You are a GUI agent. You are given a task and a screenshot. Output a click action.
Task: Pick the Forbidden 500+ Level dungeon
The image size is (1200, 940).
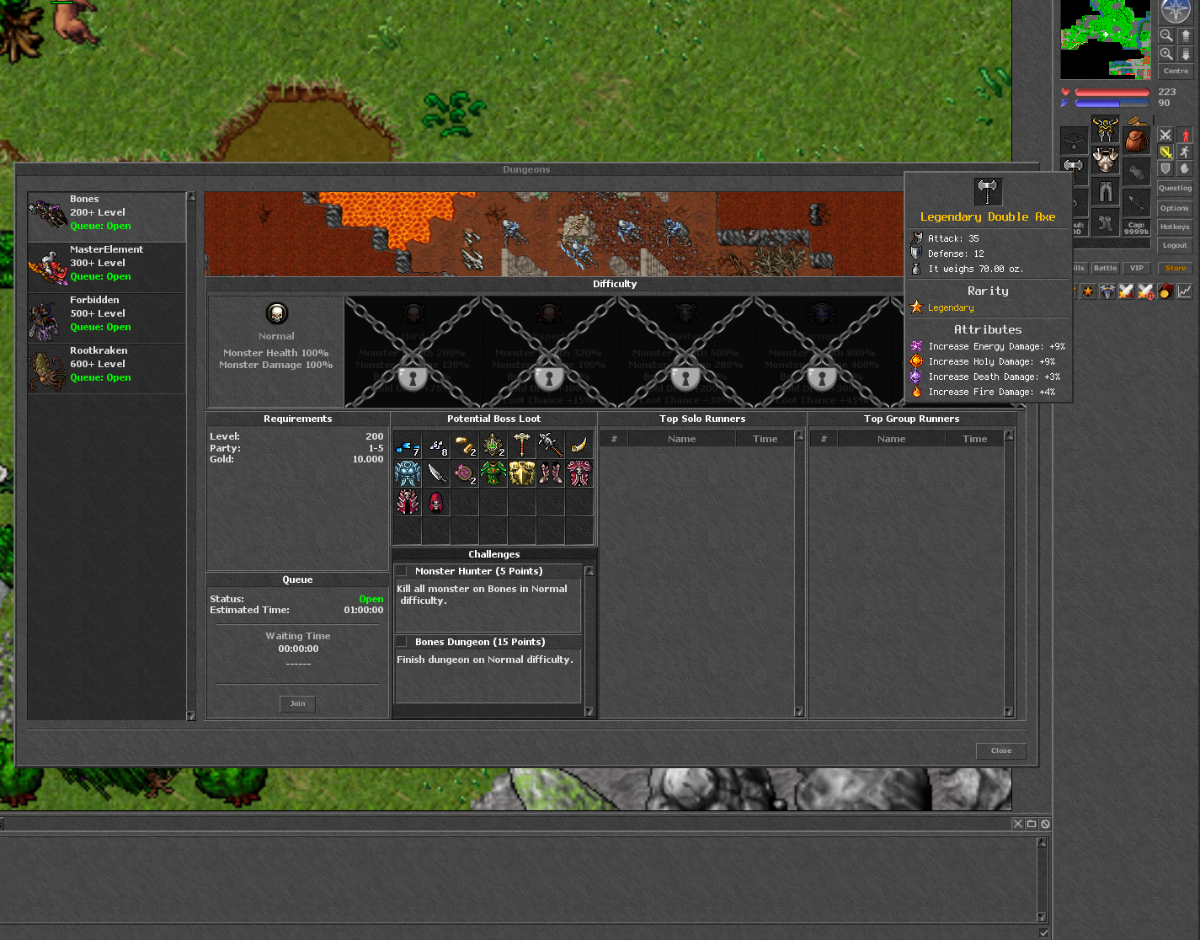106,314
